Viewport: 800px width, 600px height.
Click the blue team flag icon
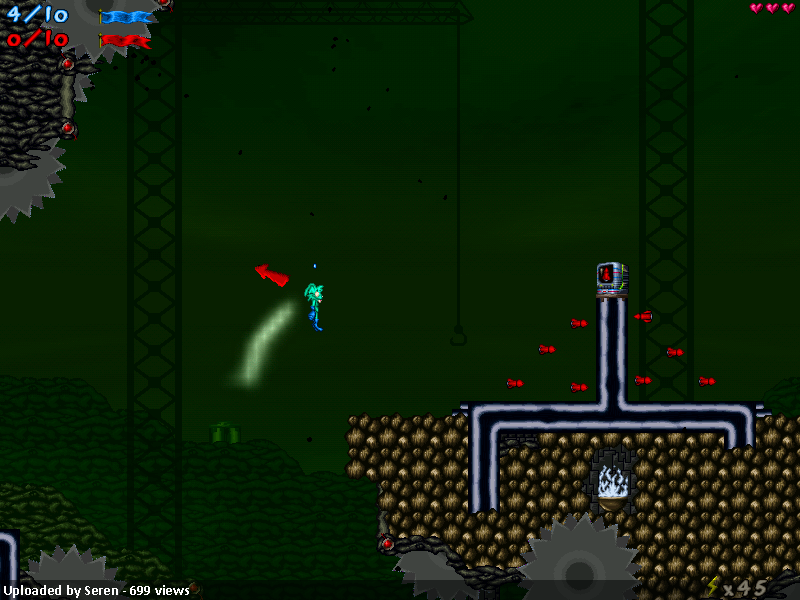pyautogui.click(x=126, y=16)
